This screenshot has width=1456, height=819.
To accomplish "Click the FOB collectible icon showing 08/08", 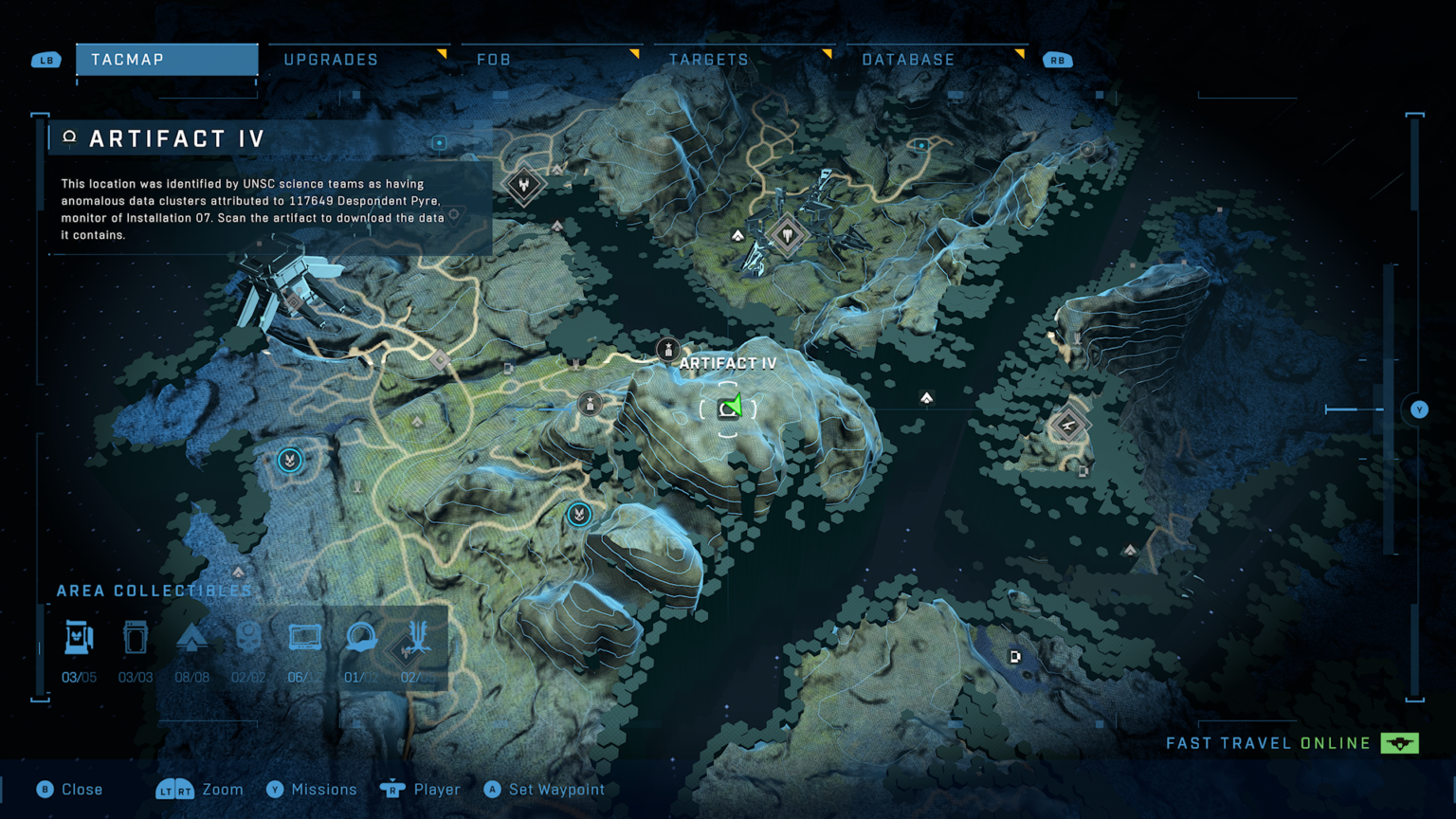I will click(192, 637).
